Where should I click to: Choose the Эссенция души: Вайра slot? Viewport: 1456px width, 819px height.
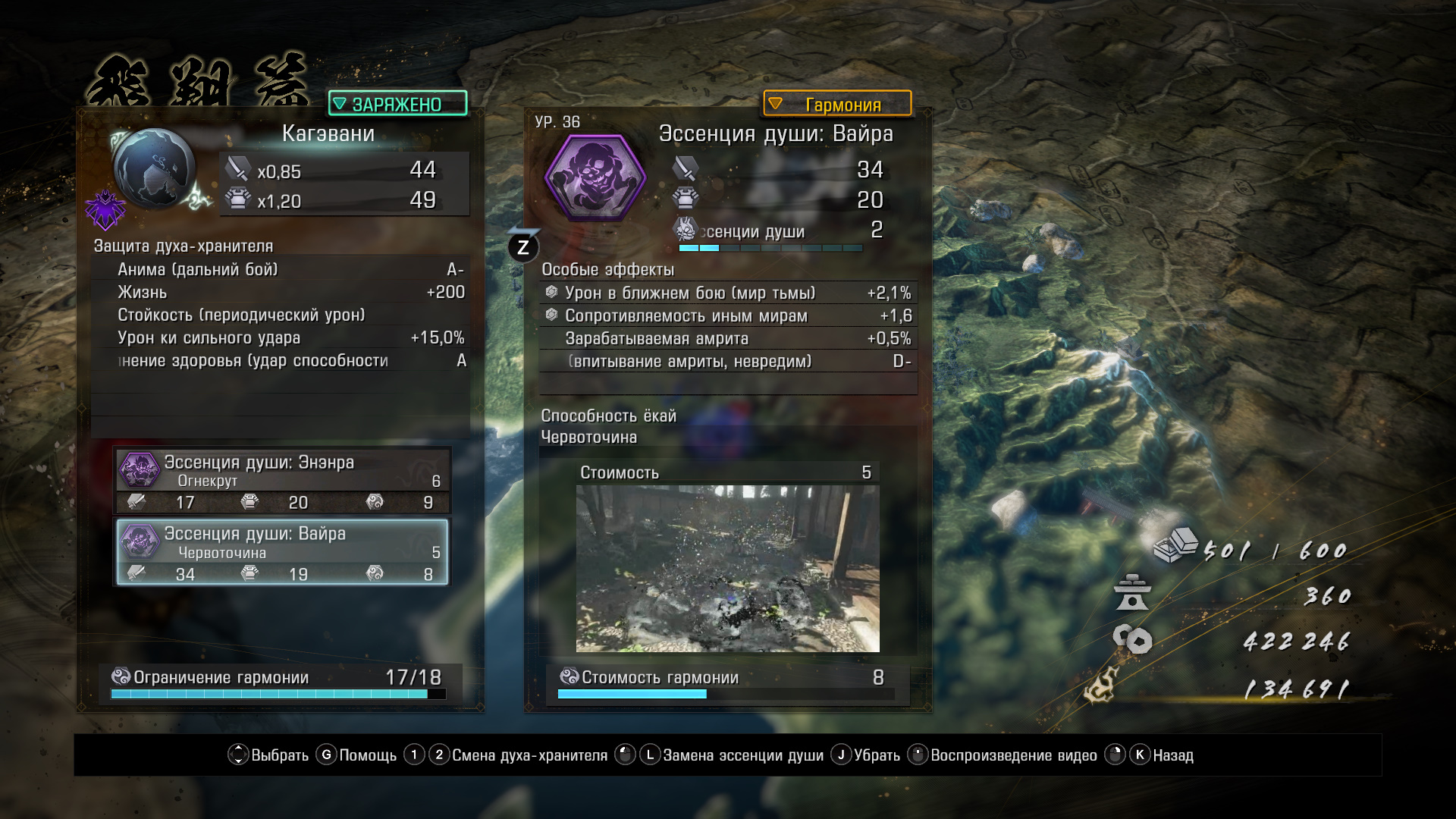pos(282,552)
